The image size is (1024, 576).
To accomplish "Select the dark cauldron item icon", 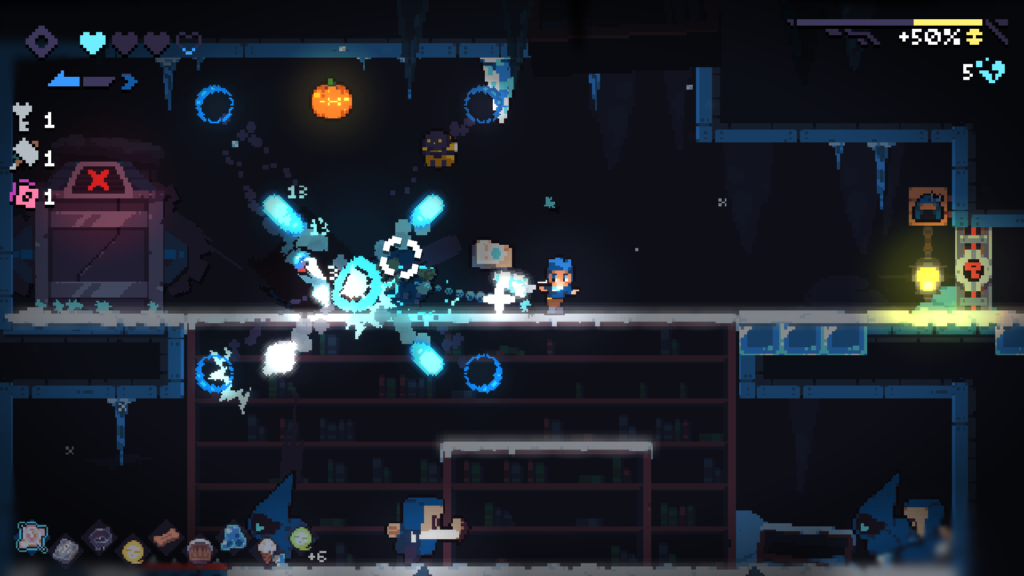I will click(100, 537).
